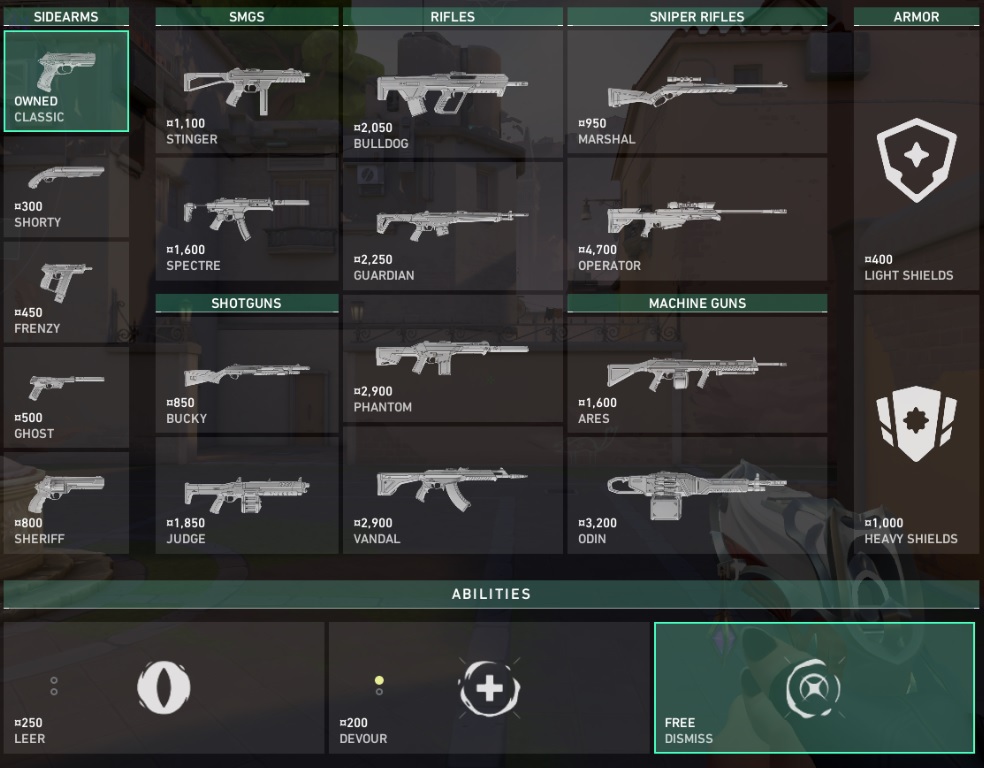Buy the Ghost silenced pistol
984x768 pixels.
(66, 397)
